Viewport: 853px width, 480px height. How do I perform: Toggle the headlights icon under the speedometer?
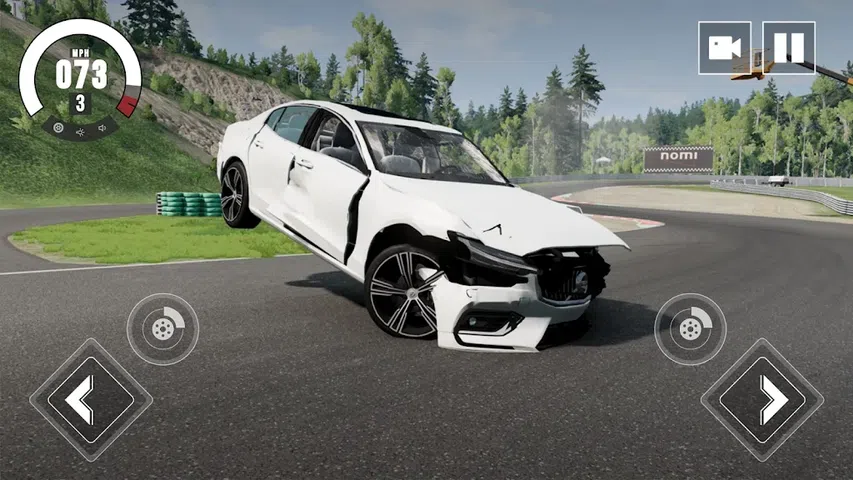coord(79,131)
